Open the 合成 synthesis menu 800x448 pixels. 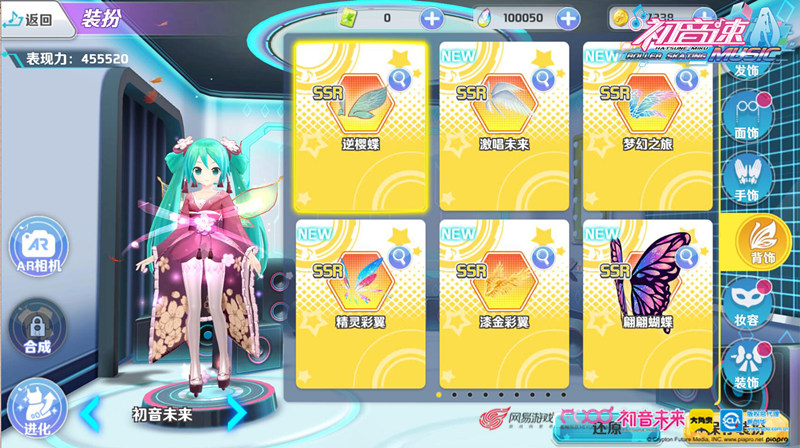click(37, 329)
